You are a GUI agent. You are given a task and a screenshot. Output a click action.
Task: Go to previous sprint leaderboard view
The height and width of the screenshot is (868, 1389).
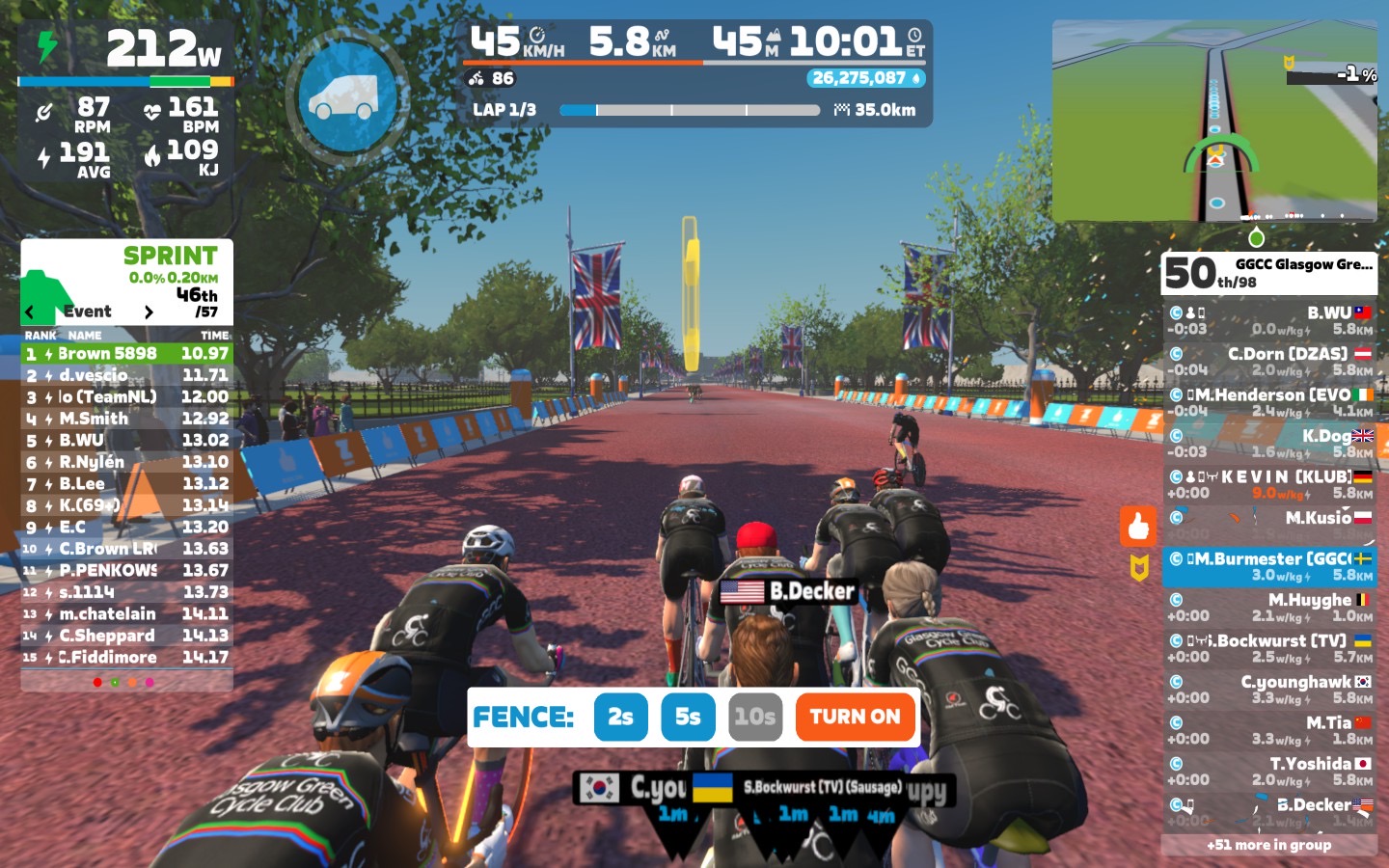30,312
